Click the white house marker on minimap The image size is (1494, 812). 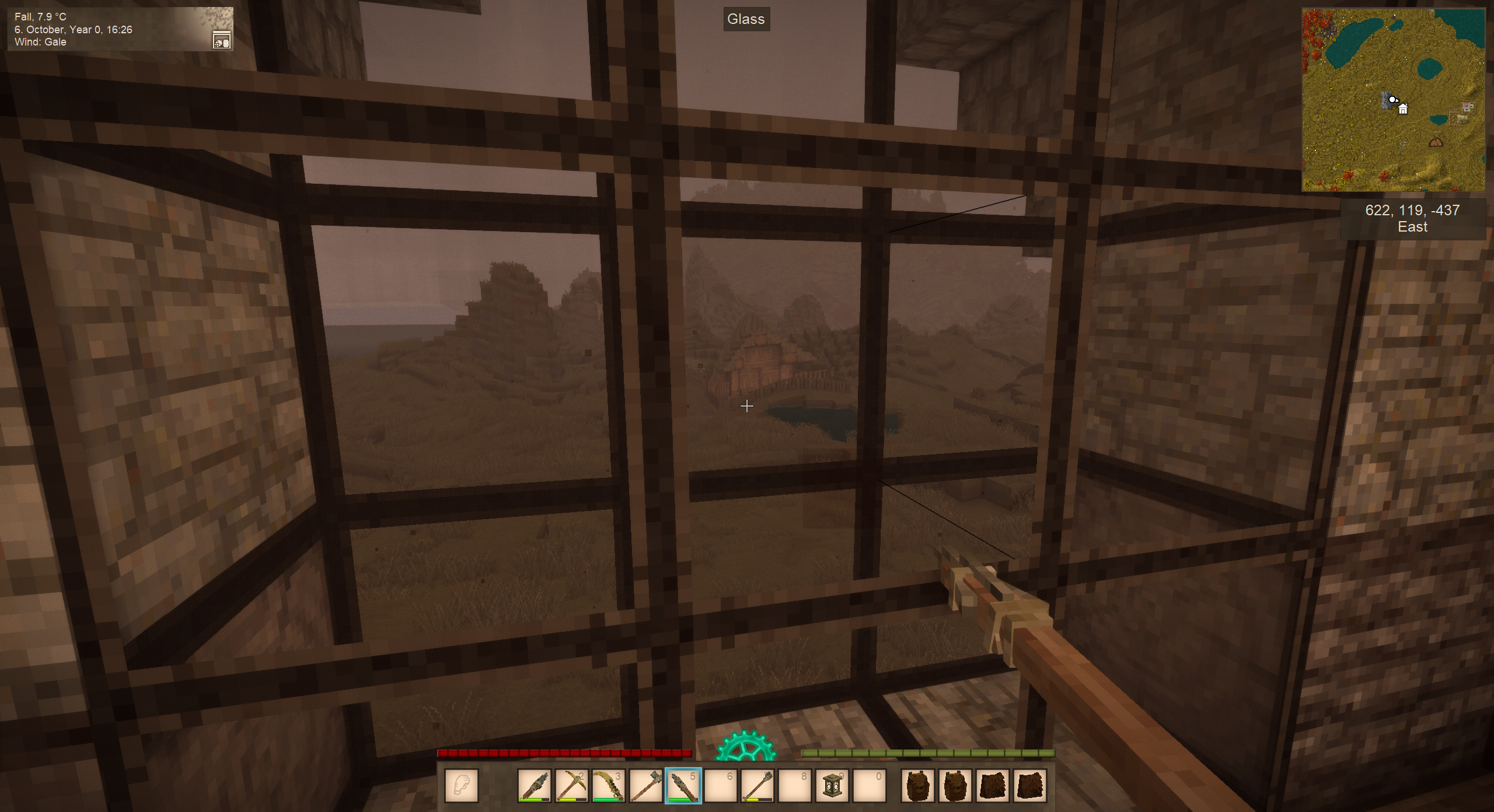(x=1403, y=109)
